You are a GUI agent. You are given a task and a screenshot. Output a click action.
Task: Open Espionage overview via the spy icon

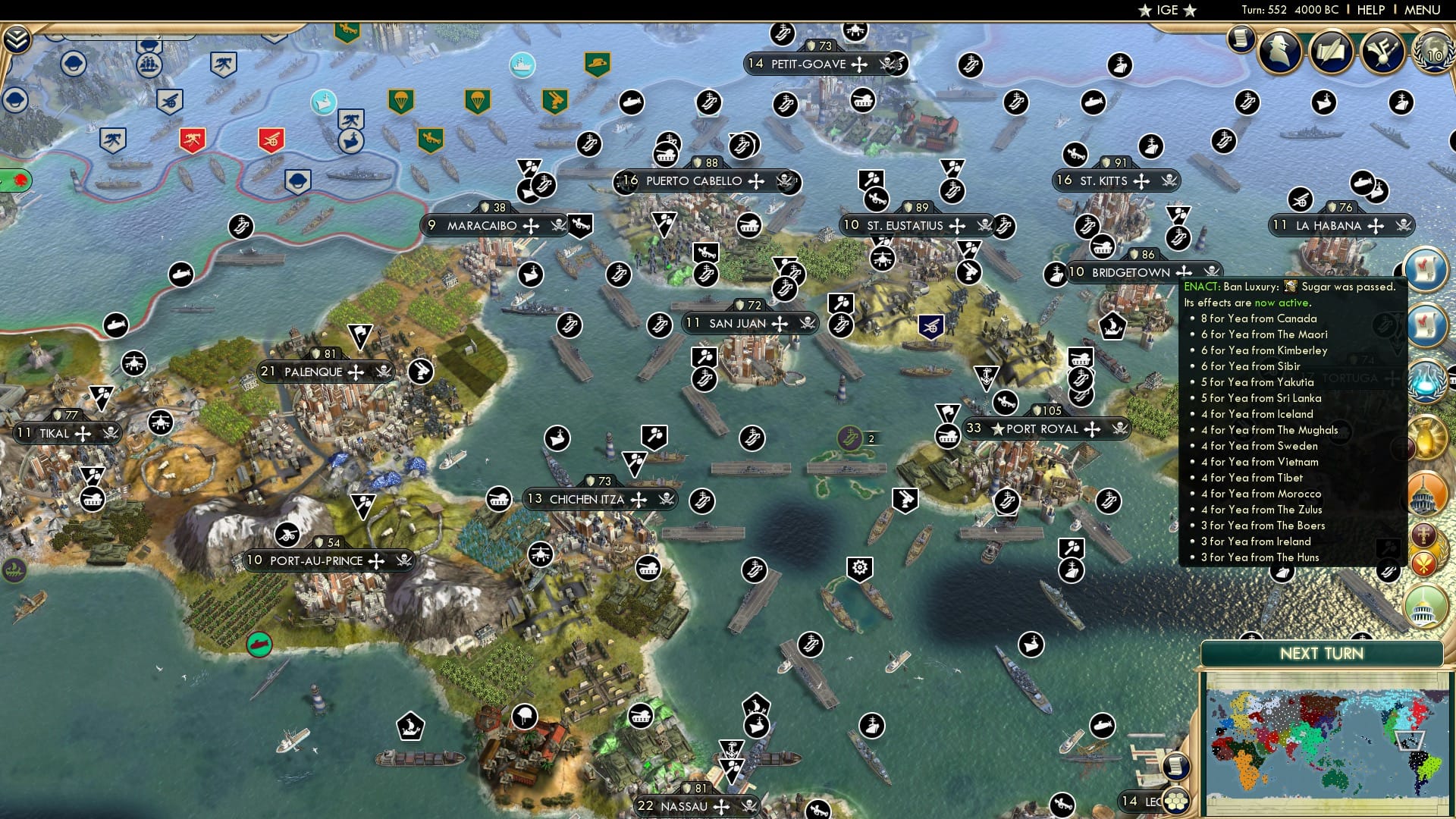point(1279,51)
